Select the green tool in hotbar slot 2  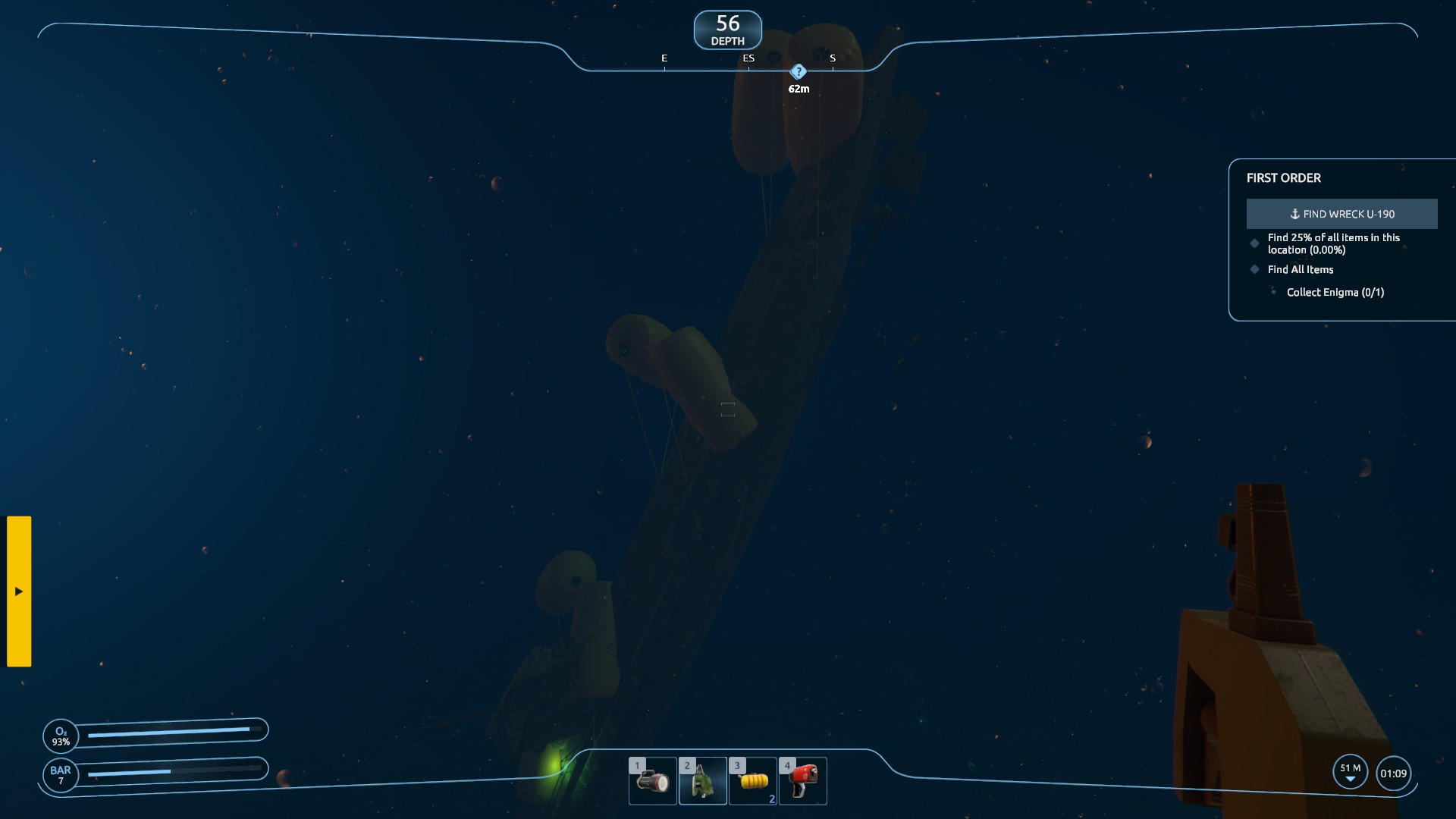coord(702,780)
